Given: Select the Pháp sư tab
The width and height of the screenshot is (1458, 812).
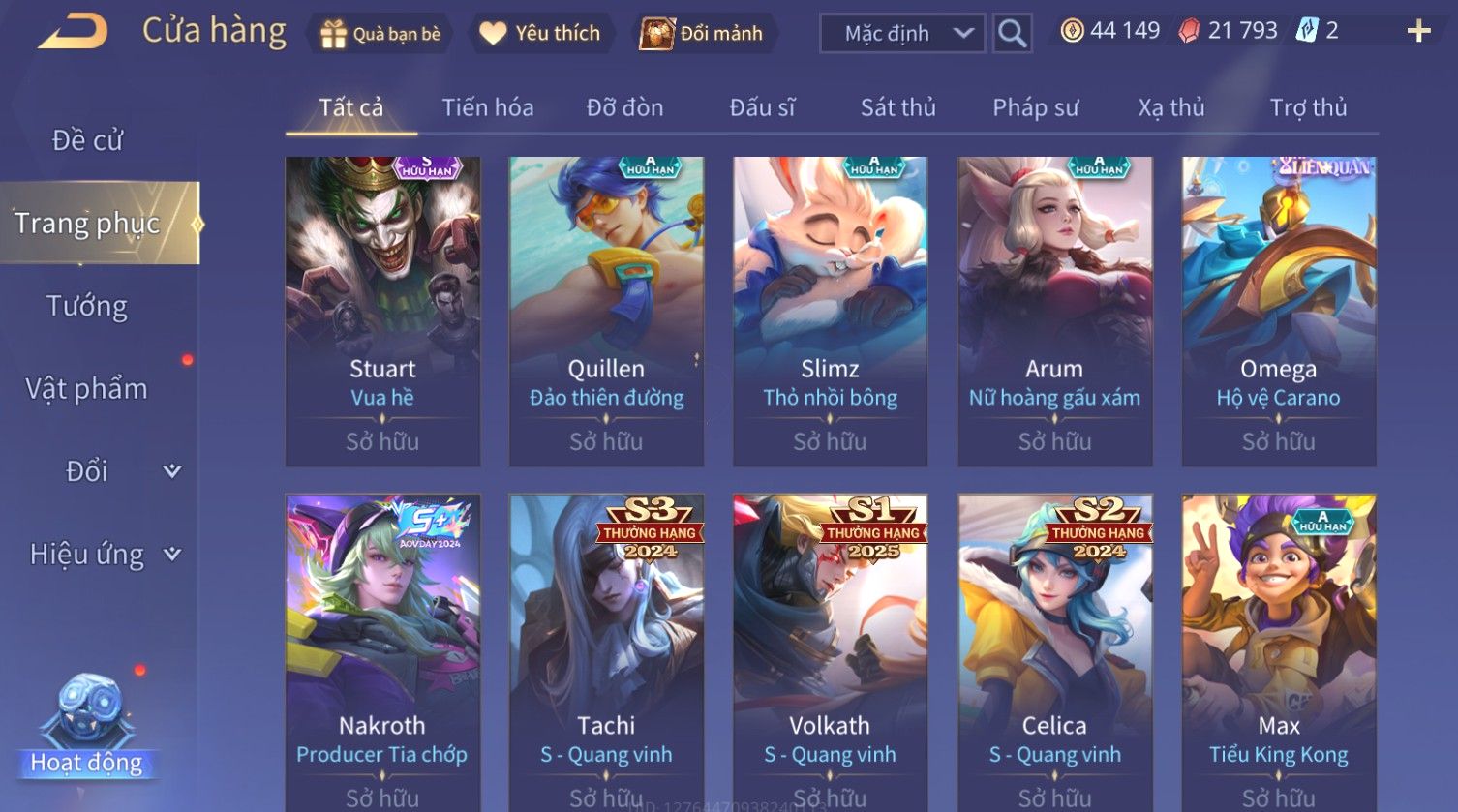Looking at the screenshot, I should tap(1035, 107).
